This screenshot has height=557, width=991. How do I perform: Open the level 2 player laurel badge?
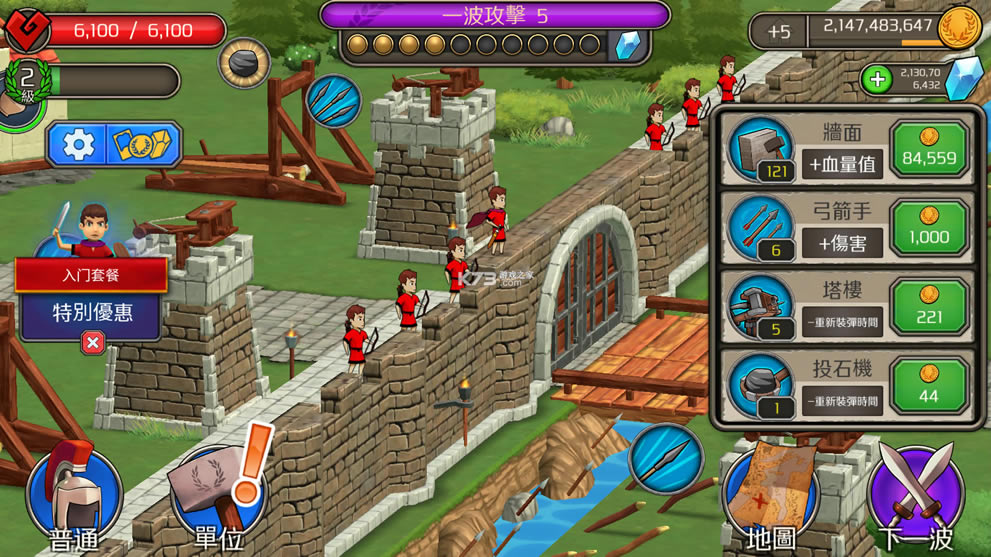pos(28,80)
